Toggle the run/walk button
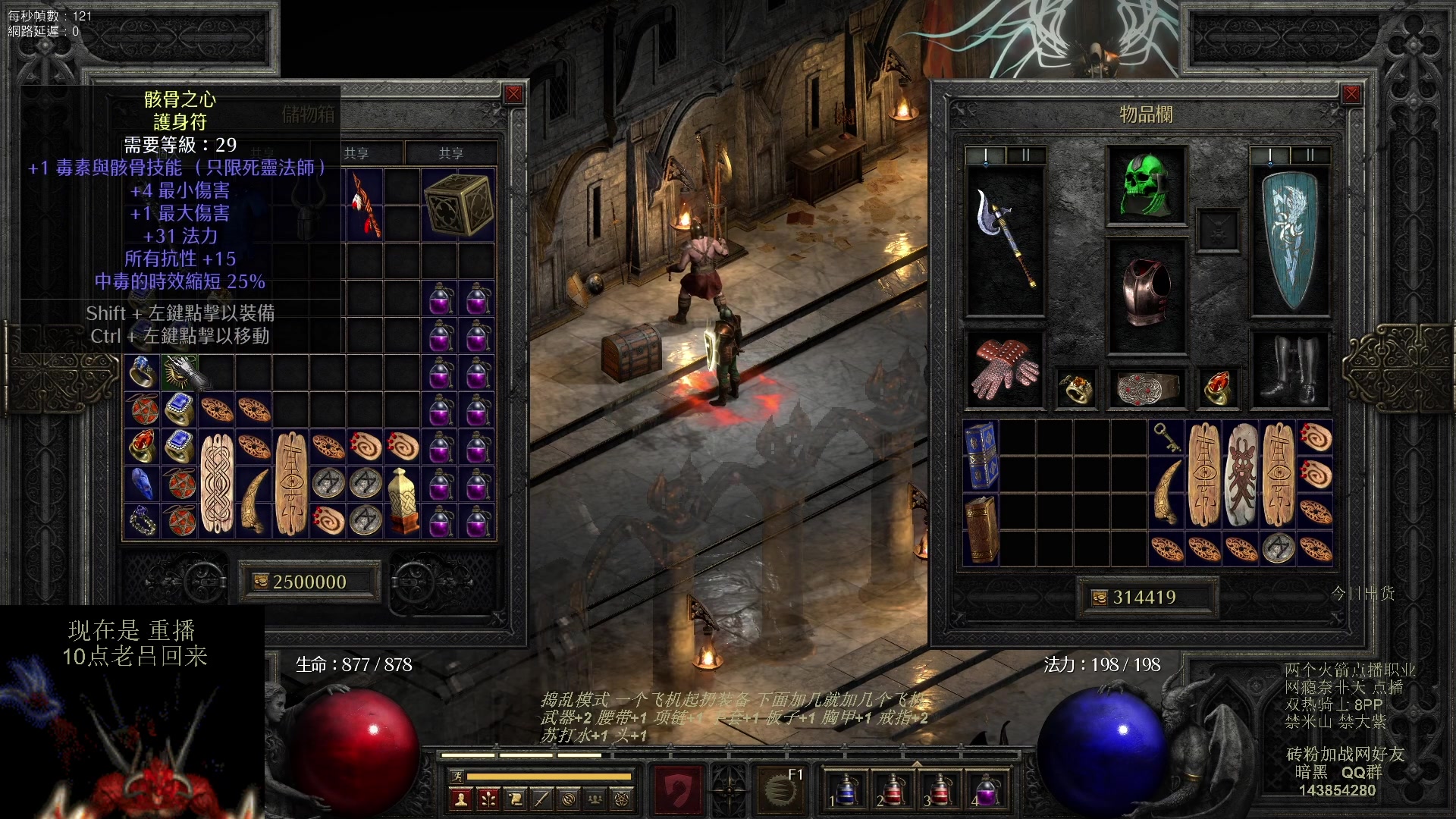The image size is (1456, 819). [457, 776]
